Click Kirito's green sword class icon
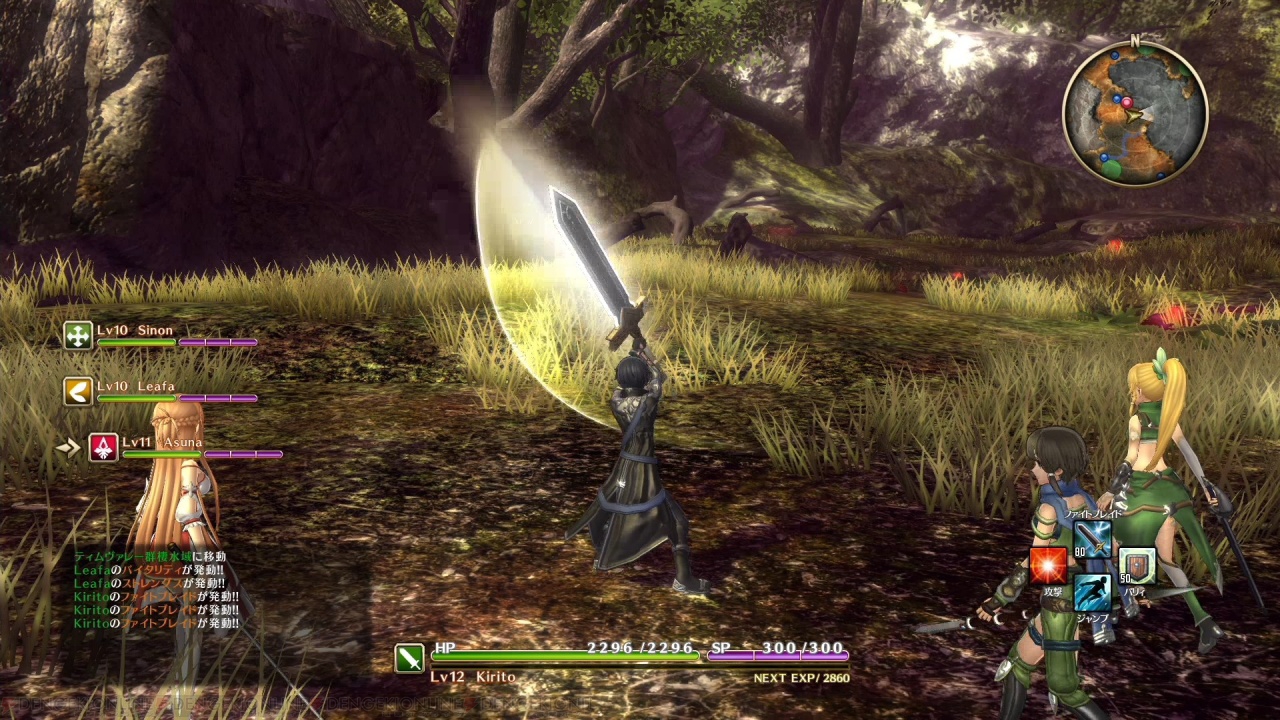 (x=409, y=657)
